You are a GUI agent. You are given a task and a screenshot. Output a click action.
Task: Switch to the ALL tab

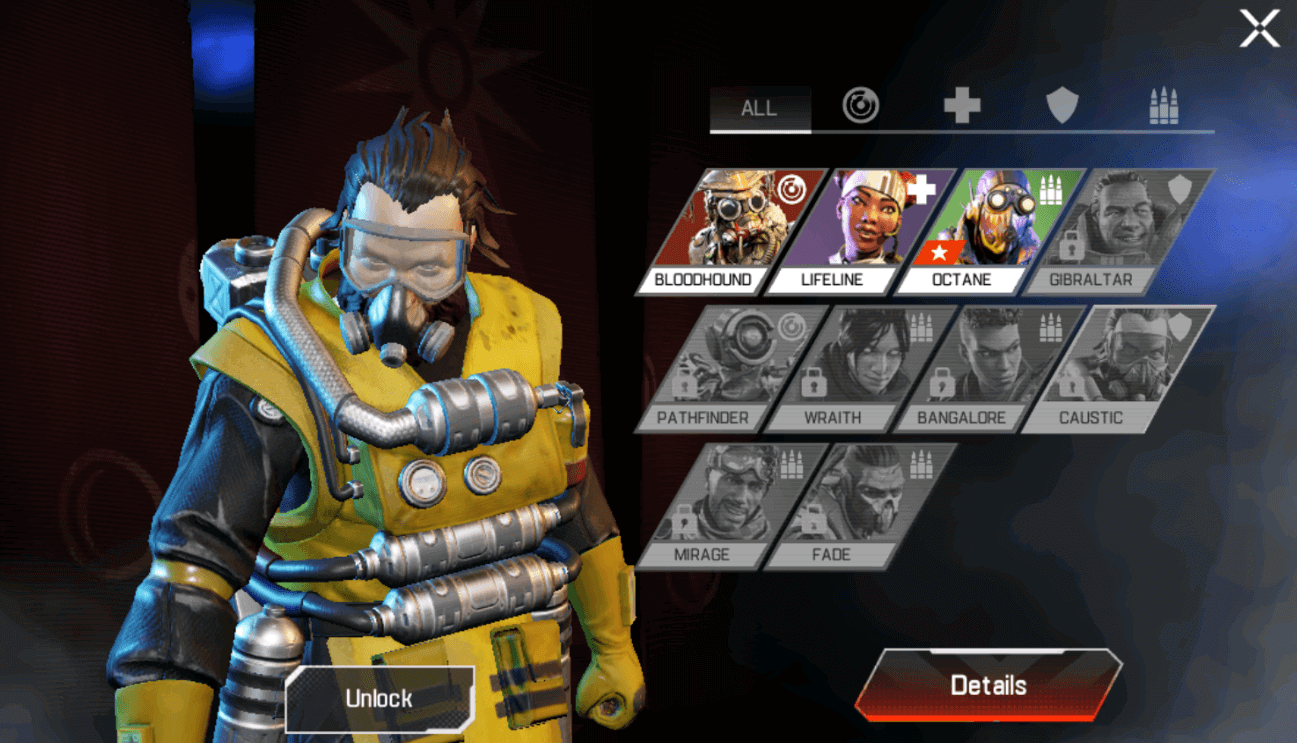pos(760,109)
